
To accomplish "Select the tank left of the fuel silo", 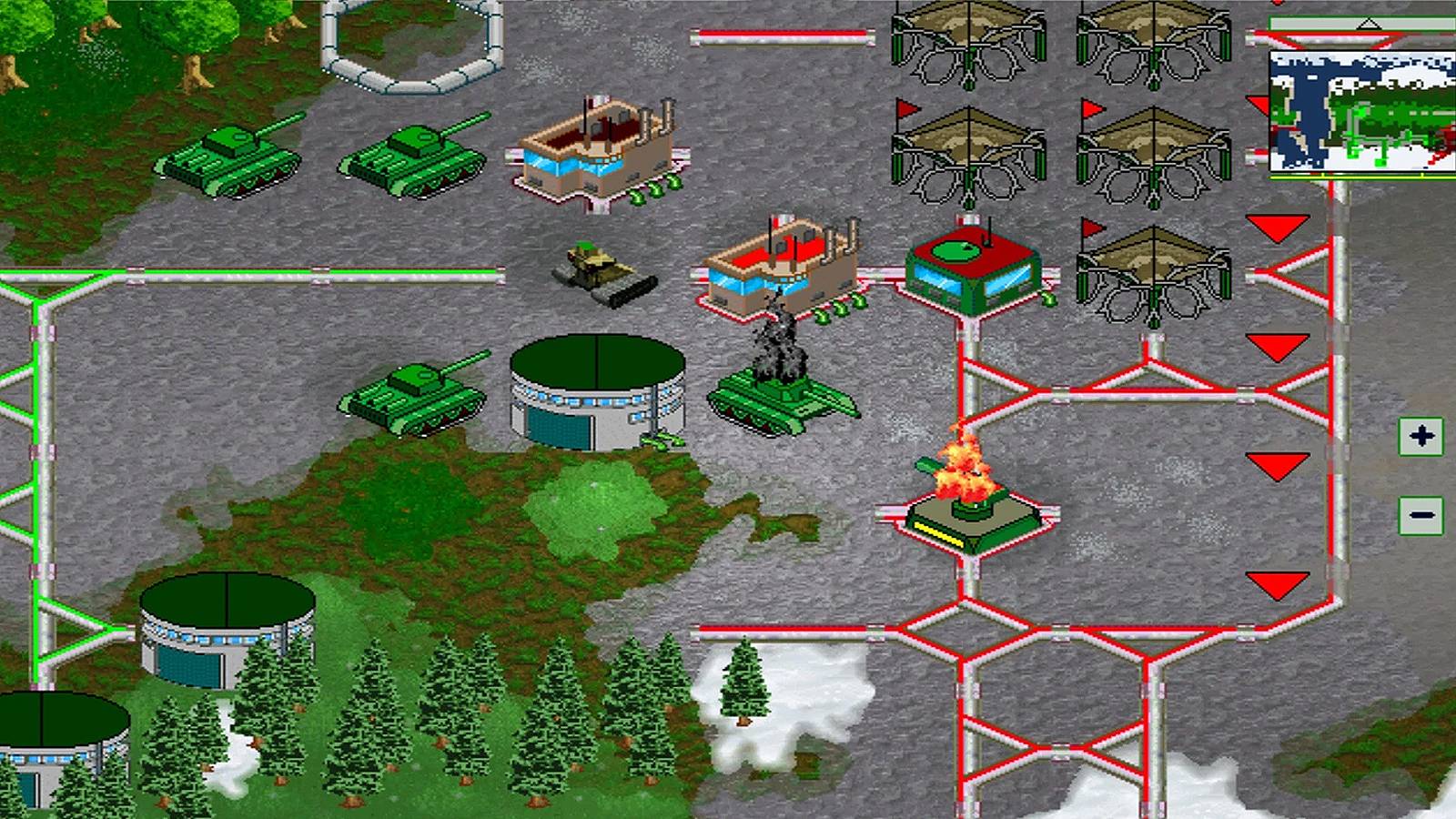I will tap(414, 396).
